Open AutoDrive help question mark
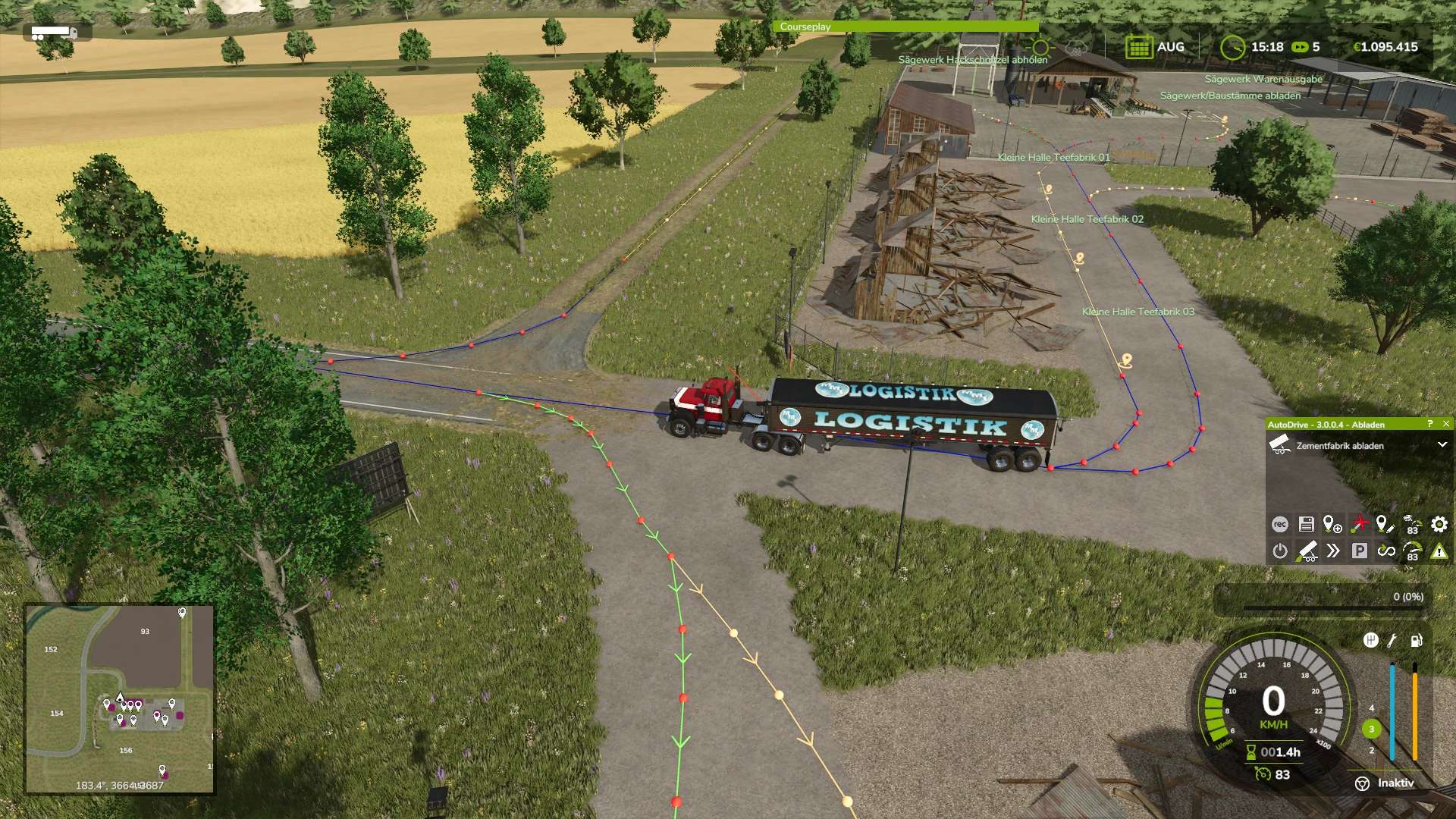This screenshot has height=819, width=1456. [1430, 424]
